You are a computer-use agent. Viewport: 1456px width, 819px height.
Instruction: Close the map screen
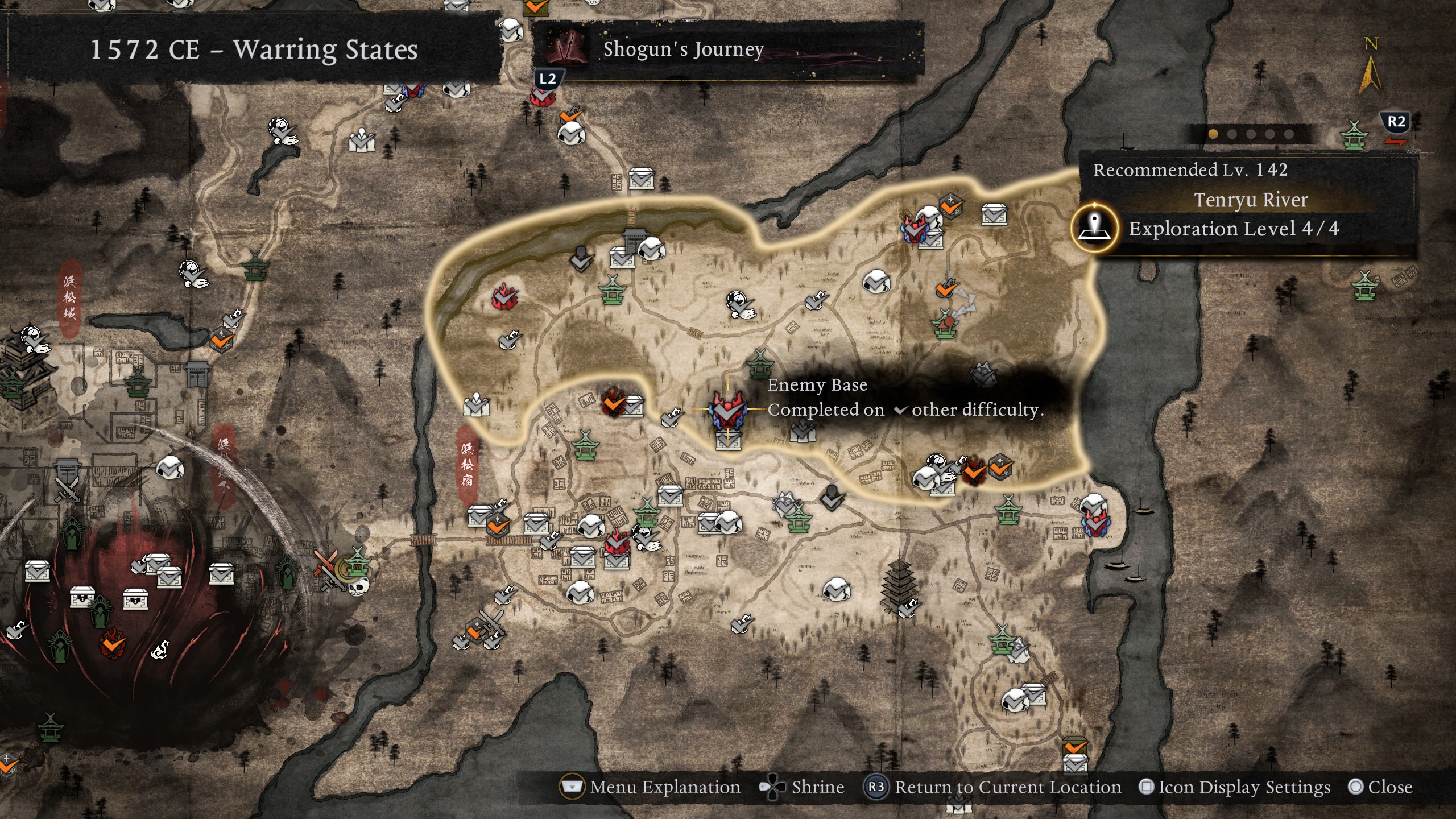(x=1381, y=787)
